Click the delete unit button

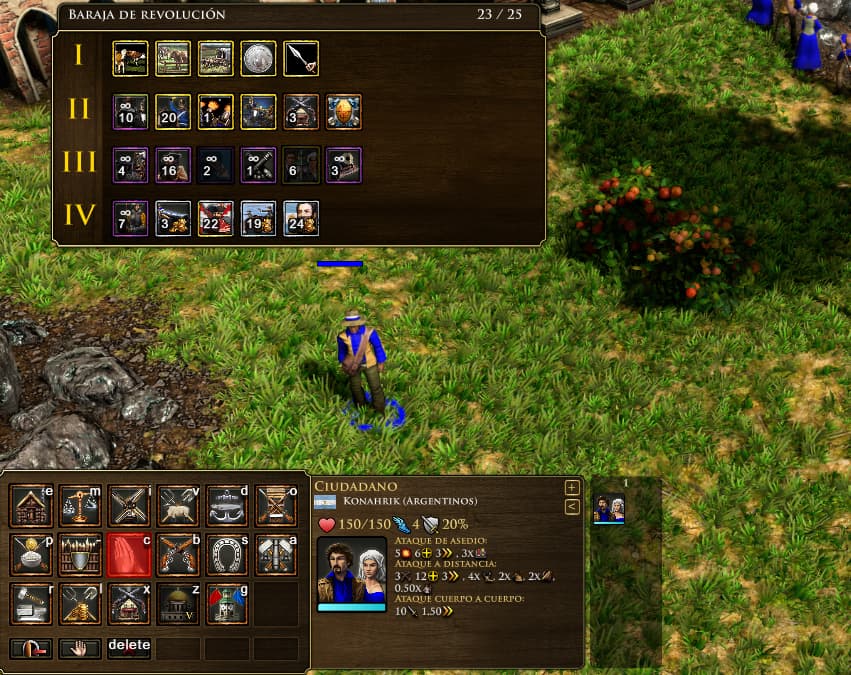tap(129, 648)
